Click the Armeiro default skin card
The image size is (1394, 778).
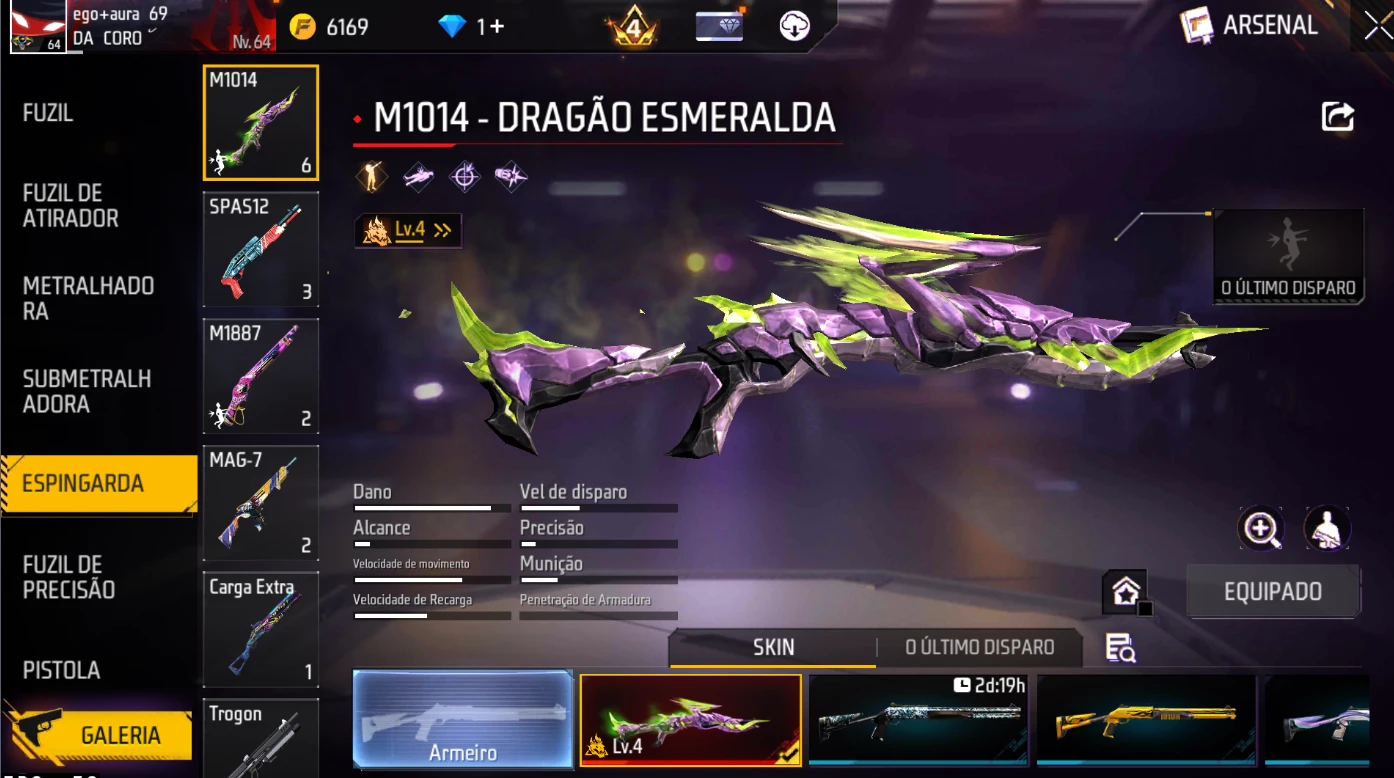click(x=463, y=719)
